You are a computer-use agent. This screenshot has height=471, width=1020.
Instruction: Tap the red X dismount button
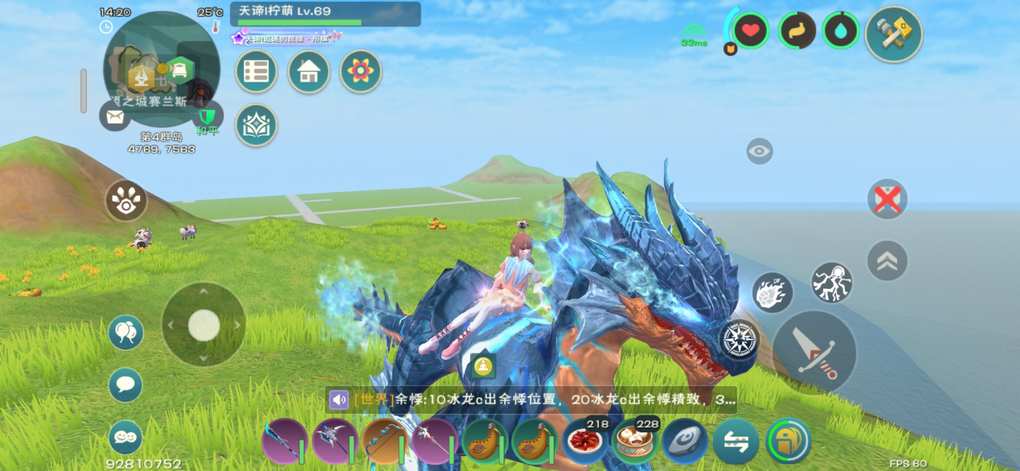coord(887,200)
